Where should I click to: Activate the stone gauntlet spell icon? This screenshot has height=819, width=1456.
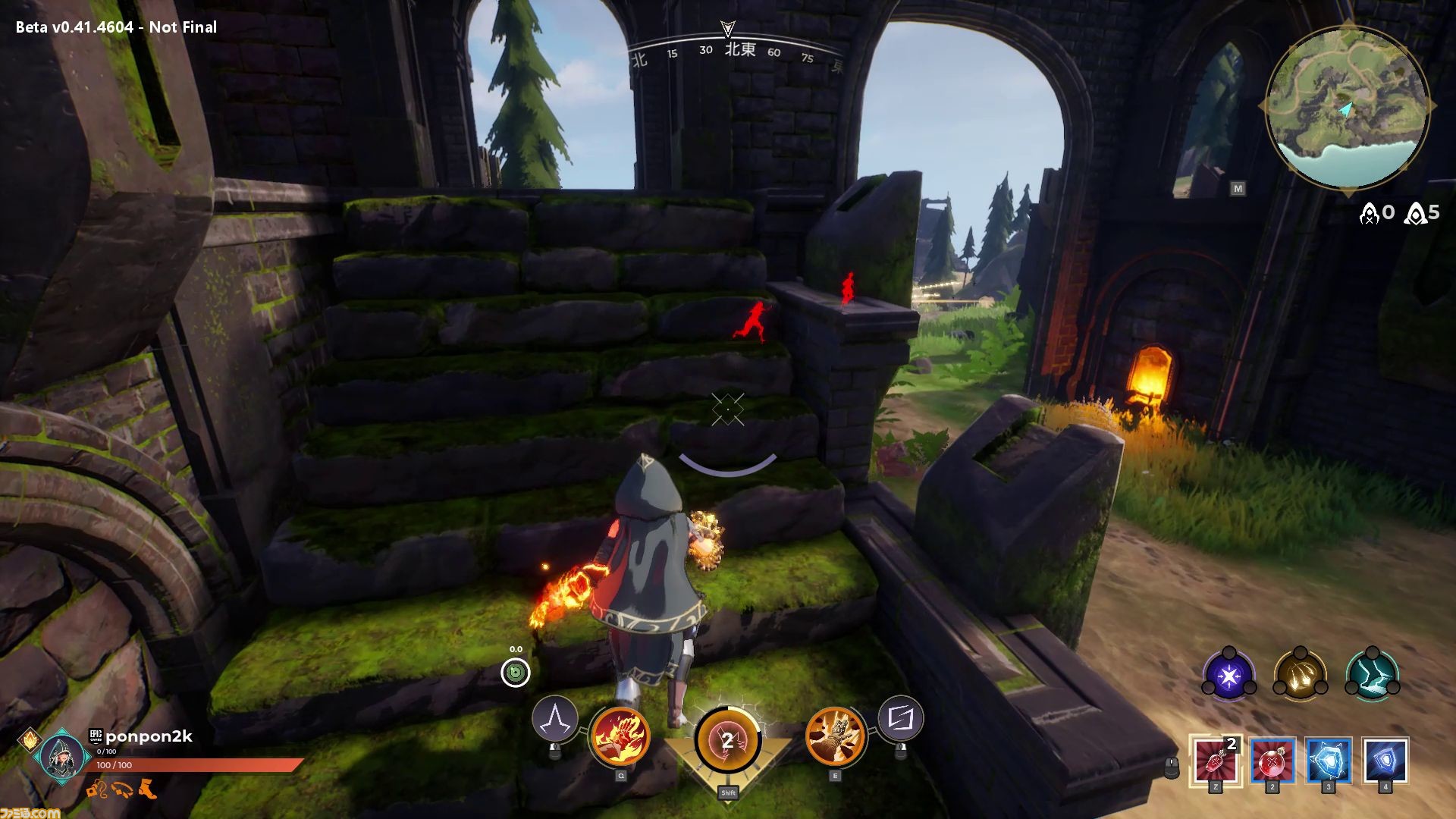[836, 736]
